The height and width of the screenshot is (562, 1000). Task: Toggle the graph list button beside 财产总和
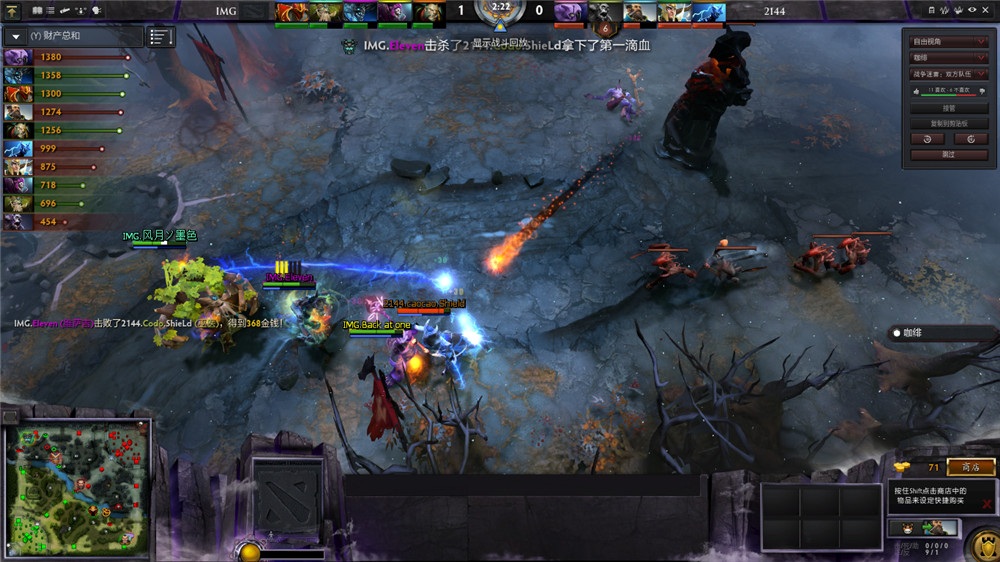(x=160, y=37)
